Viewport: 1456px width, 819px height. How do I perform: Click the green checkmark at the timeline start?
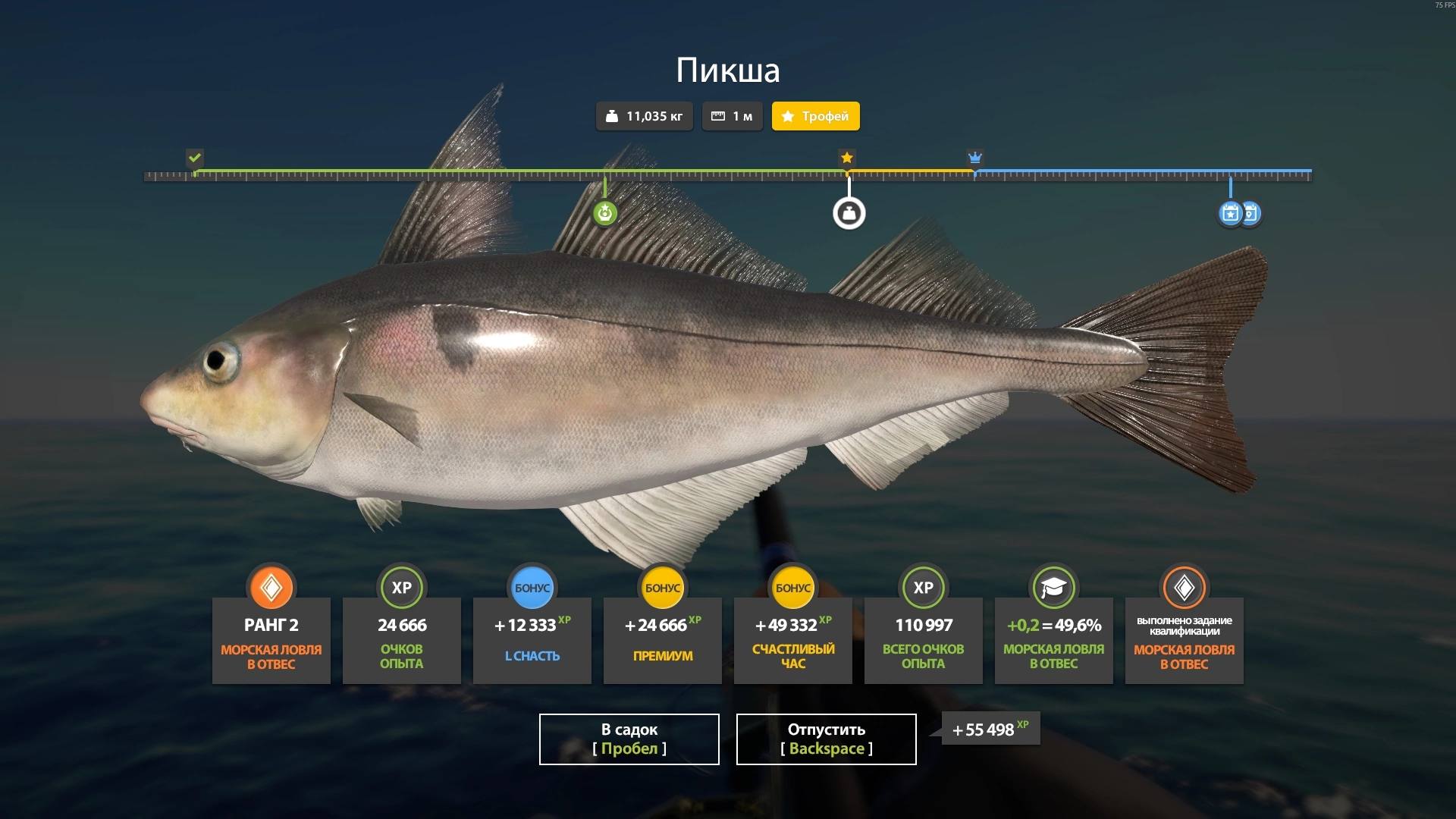(x=196, y=159)
